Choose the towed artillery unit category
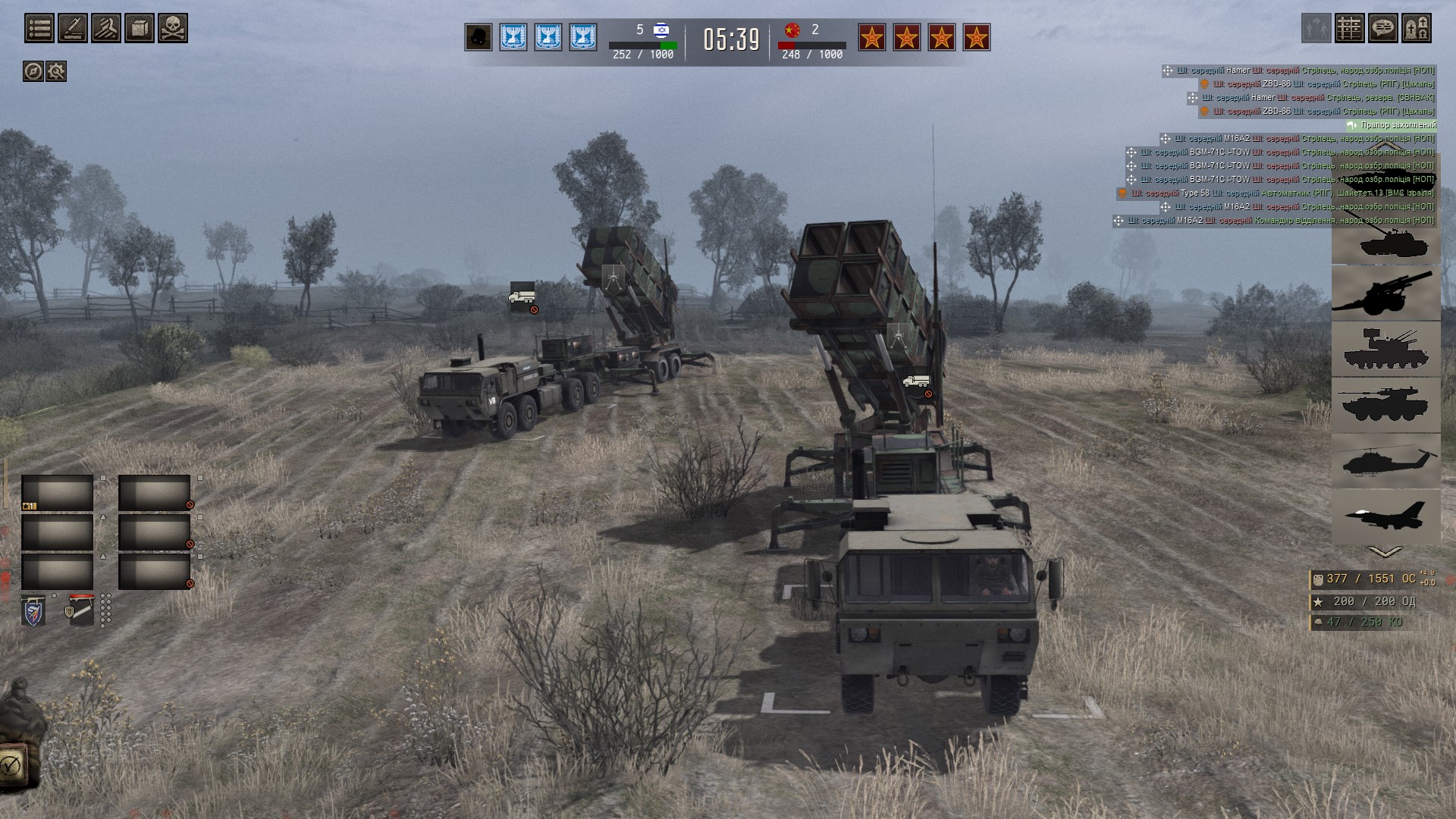1456x819 pixels. click(1385, 293)
